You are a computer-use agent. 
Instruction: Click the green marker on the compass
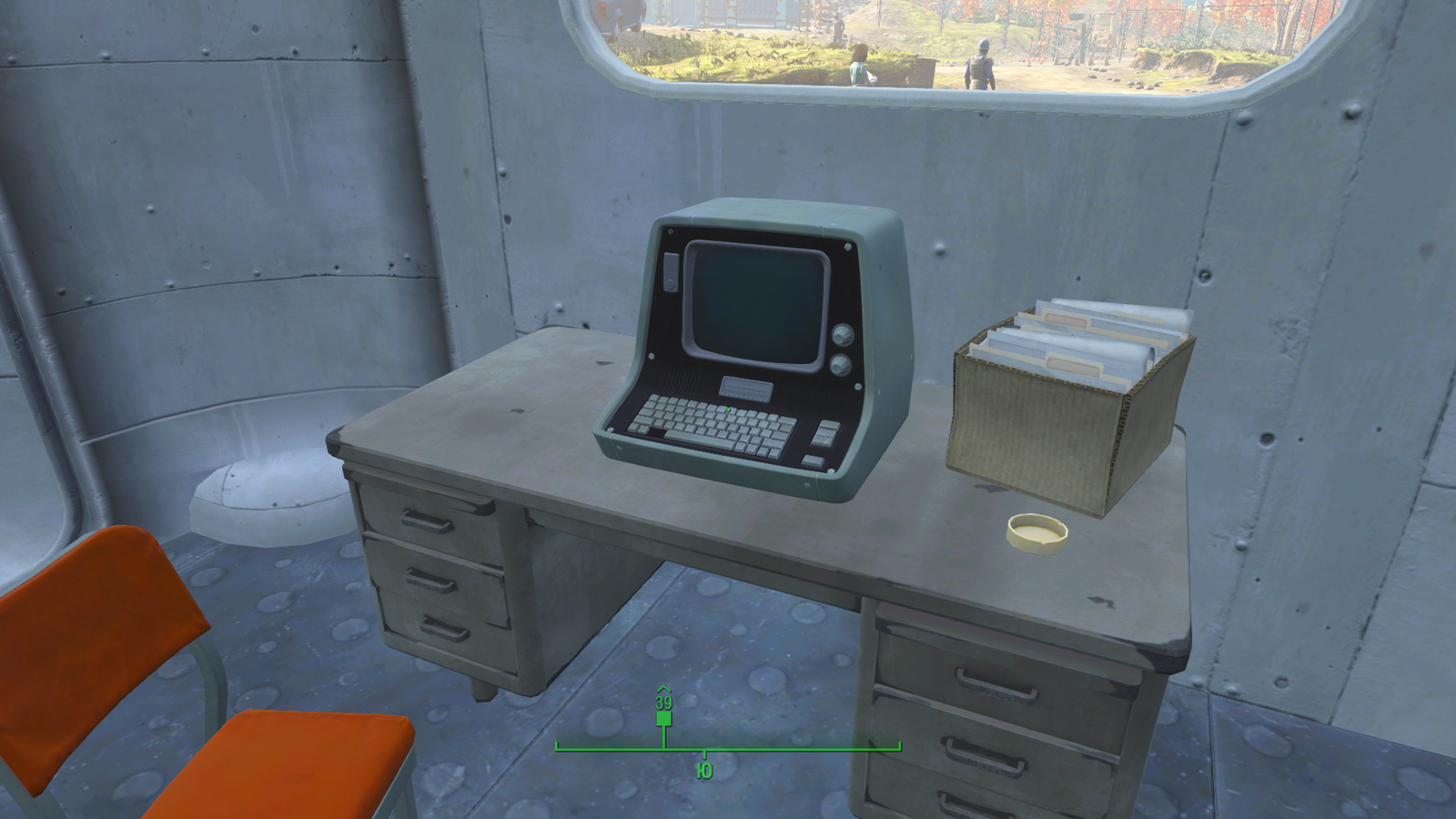click(x=663, y=718)
